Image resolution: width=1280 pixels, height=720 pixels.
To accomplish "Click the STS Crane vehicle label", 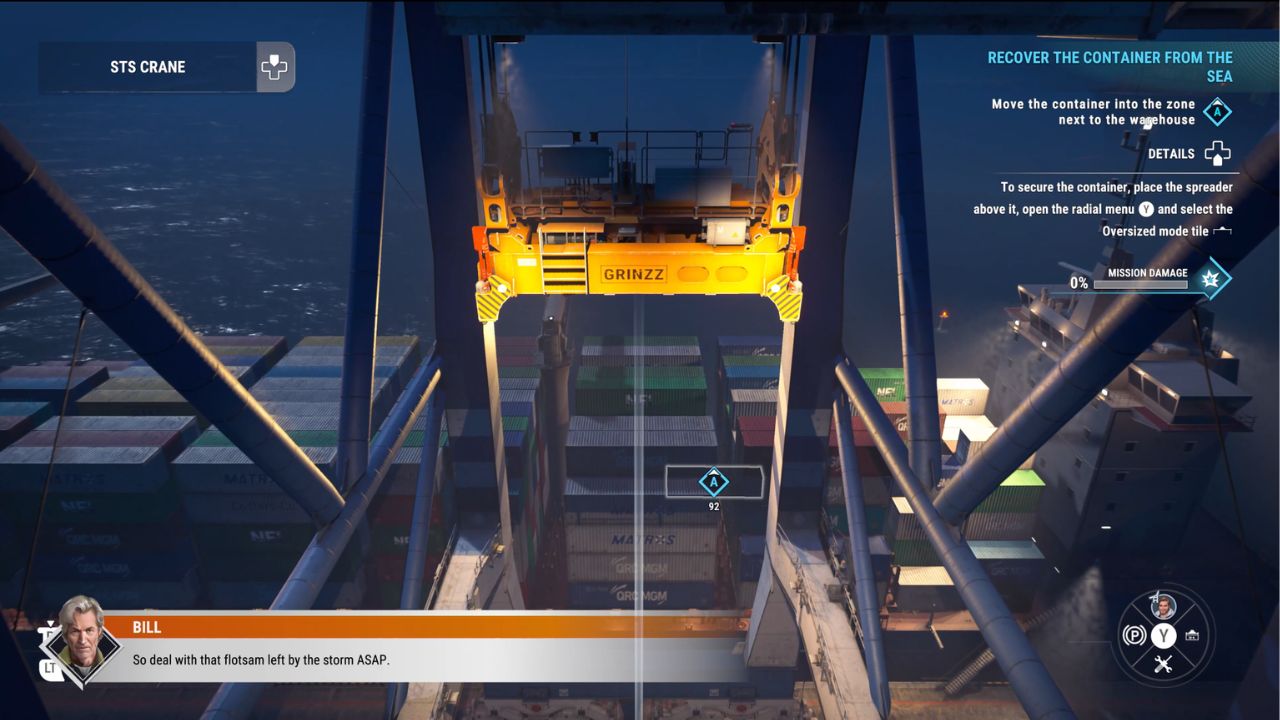I will (148, 67).
